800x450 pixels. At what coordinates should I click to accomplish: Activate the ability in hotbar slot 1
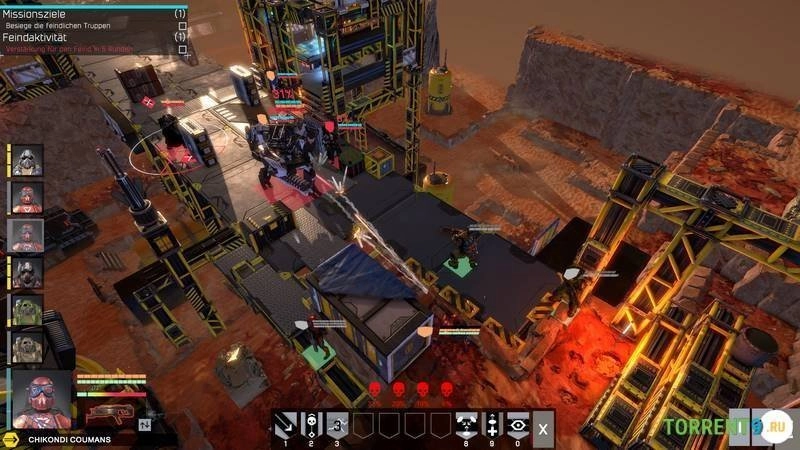(285, 424)
